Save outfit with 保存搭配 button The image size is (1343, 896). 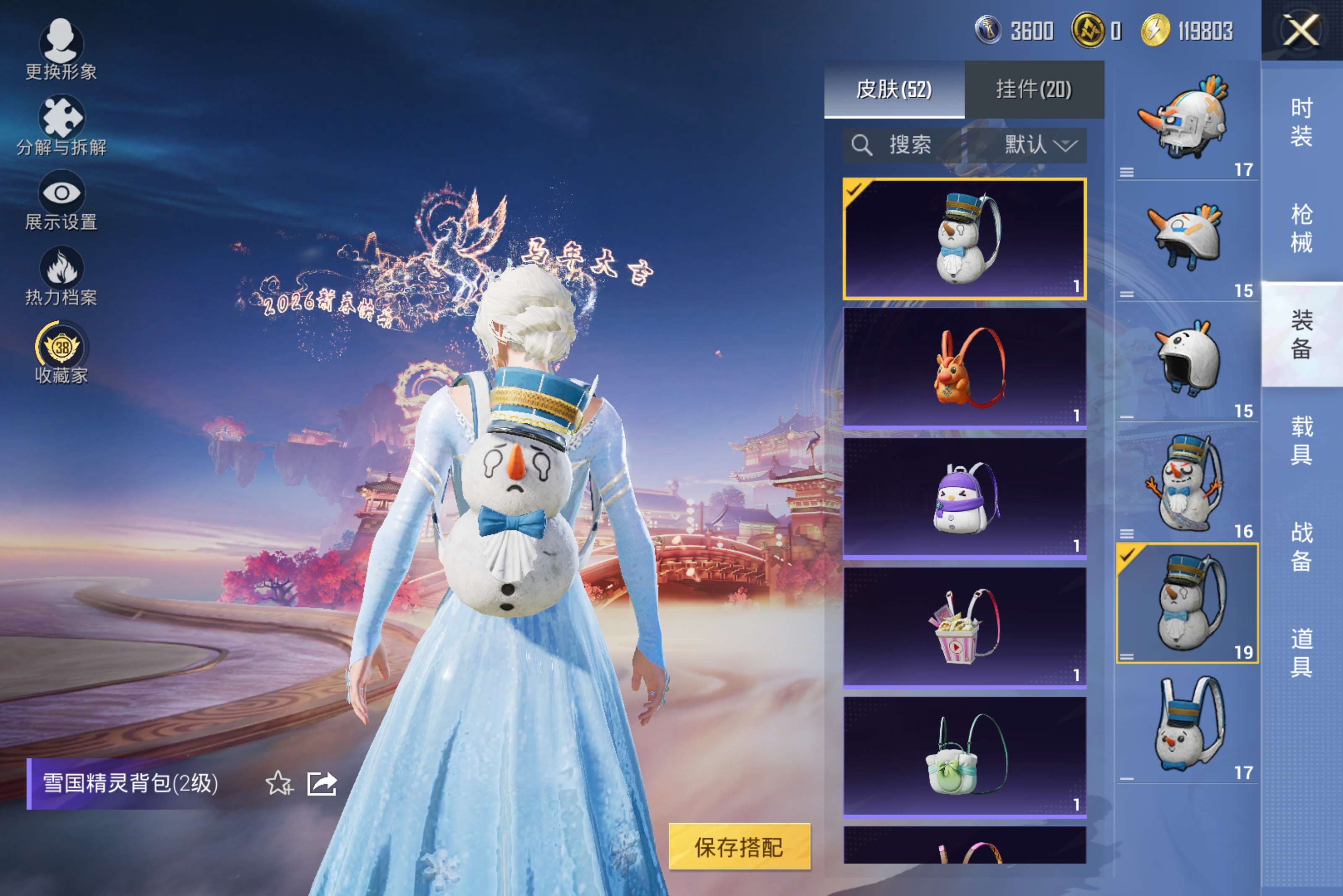pyautogui.click(x=739, y=847)
